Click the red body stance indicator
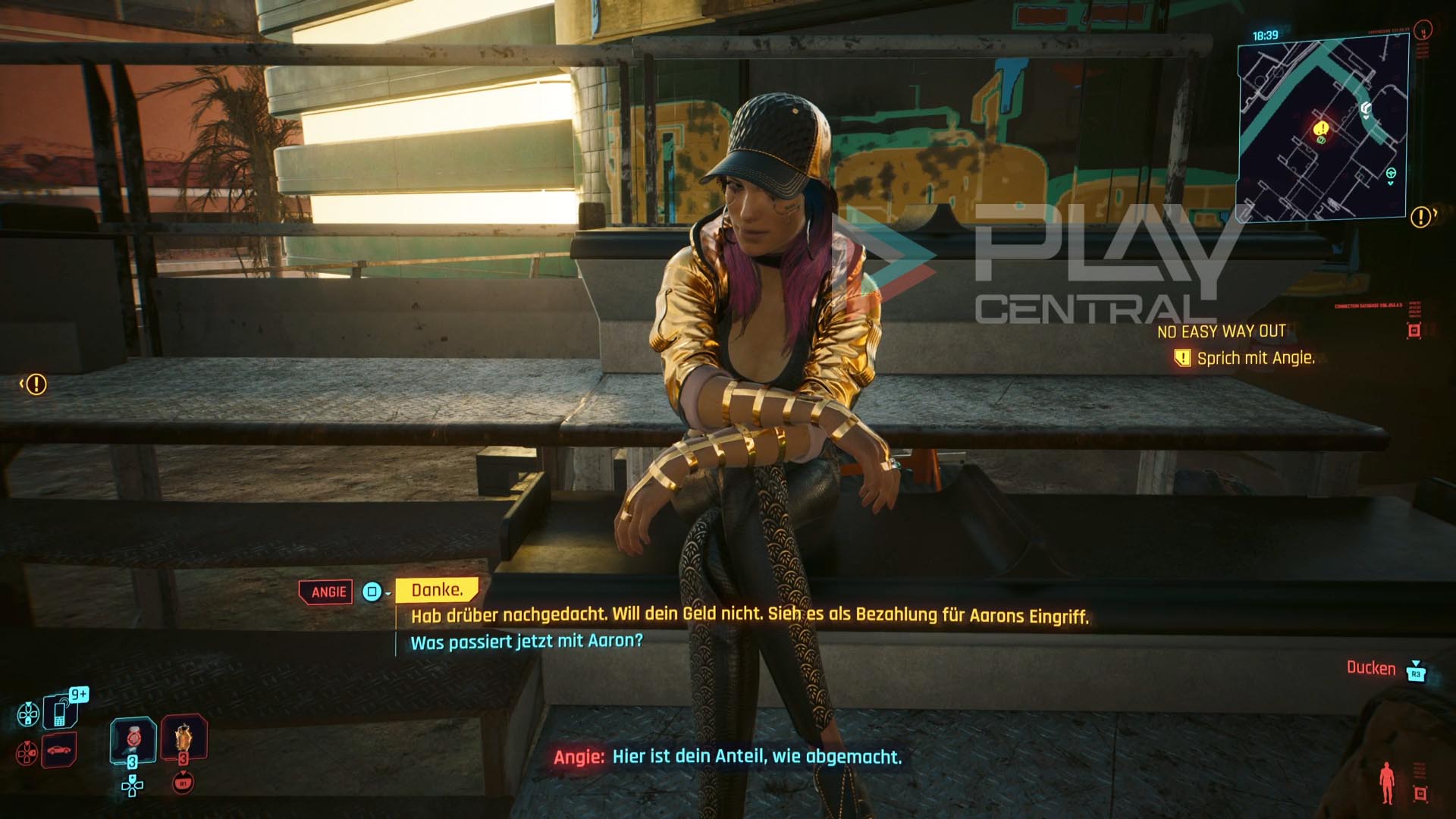 point(1388,783)
